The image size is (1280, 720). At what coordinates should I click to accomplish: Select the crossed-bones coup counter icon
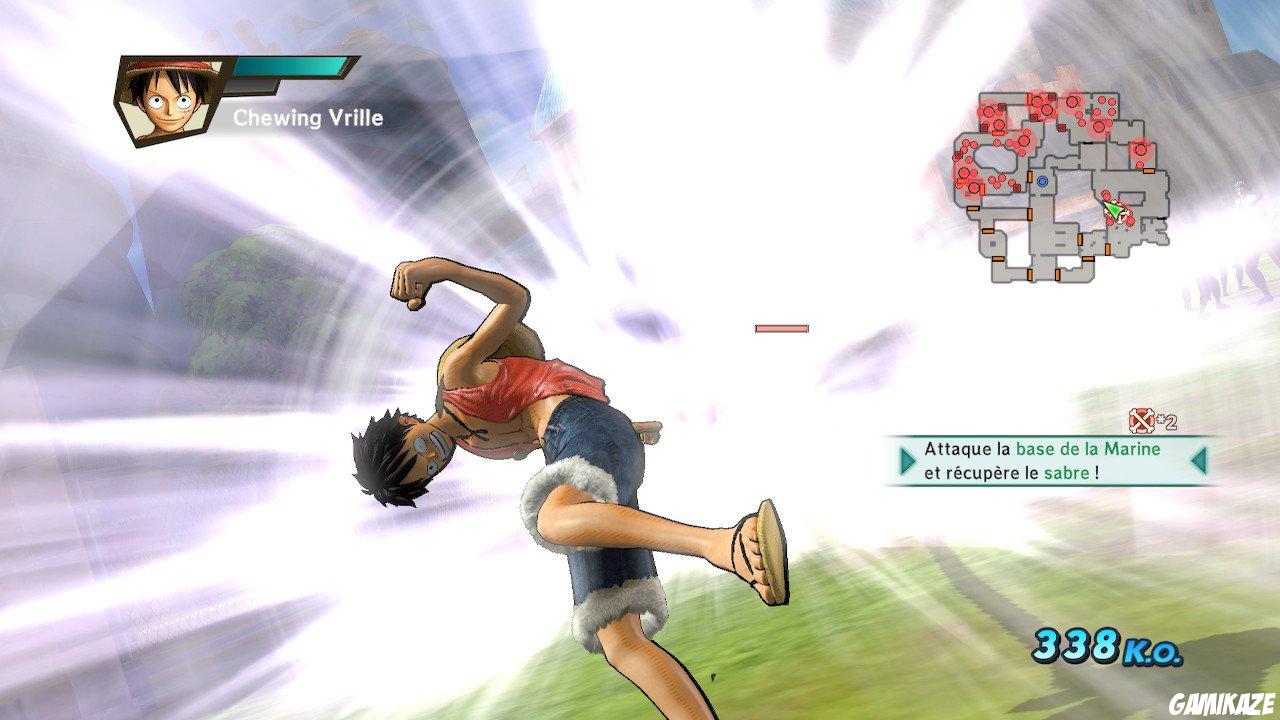coord(1140,423)
